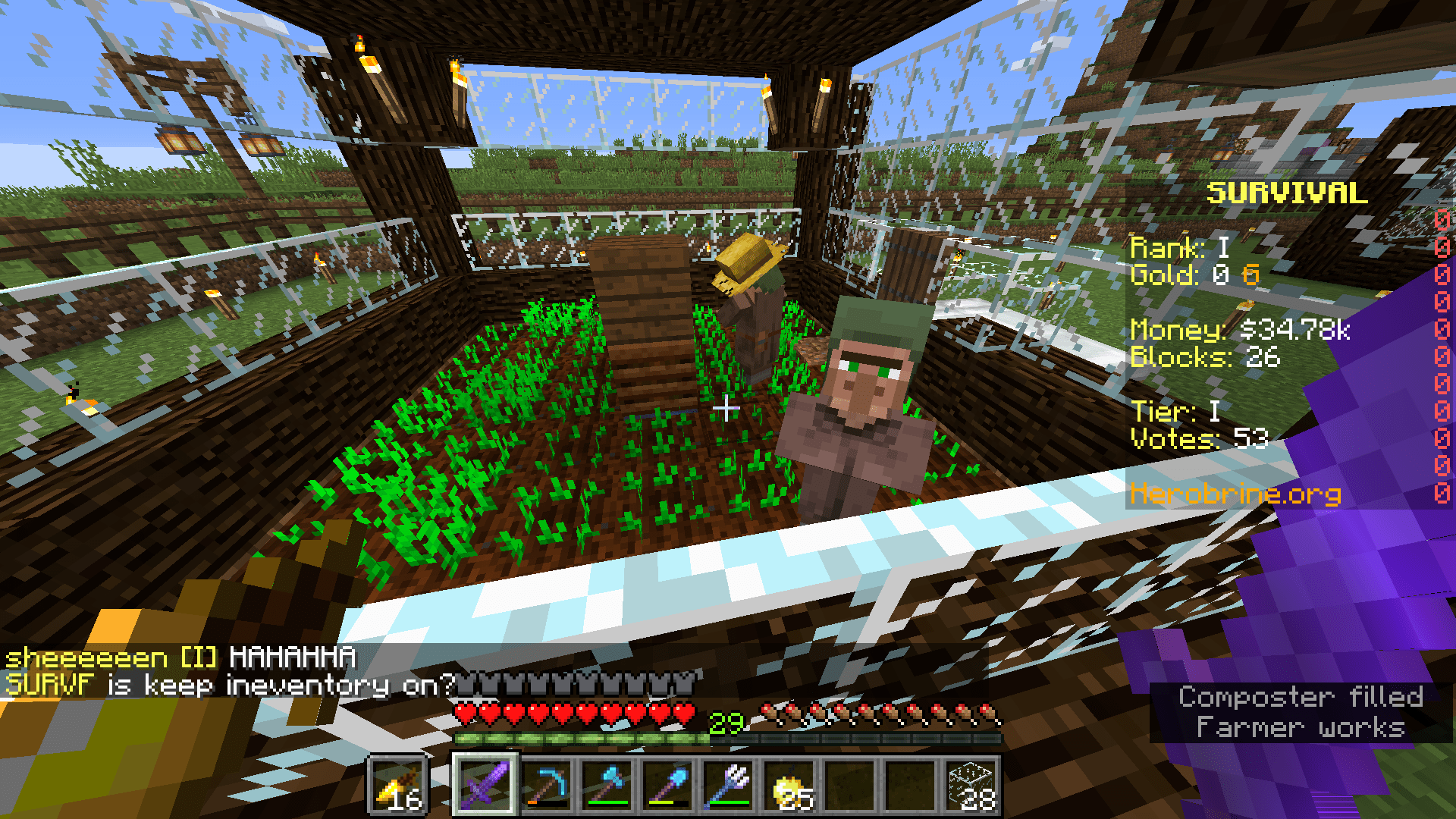This screenshot has width=1456, height=819.
Task: Click sheeeeeen's HAHAHHA chat message
Action: coord(182,658)
